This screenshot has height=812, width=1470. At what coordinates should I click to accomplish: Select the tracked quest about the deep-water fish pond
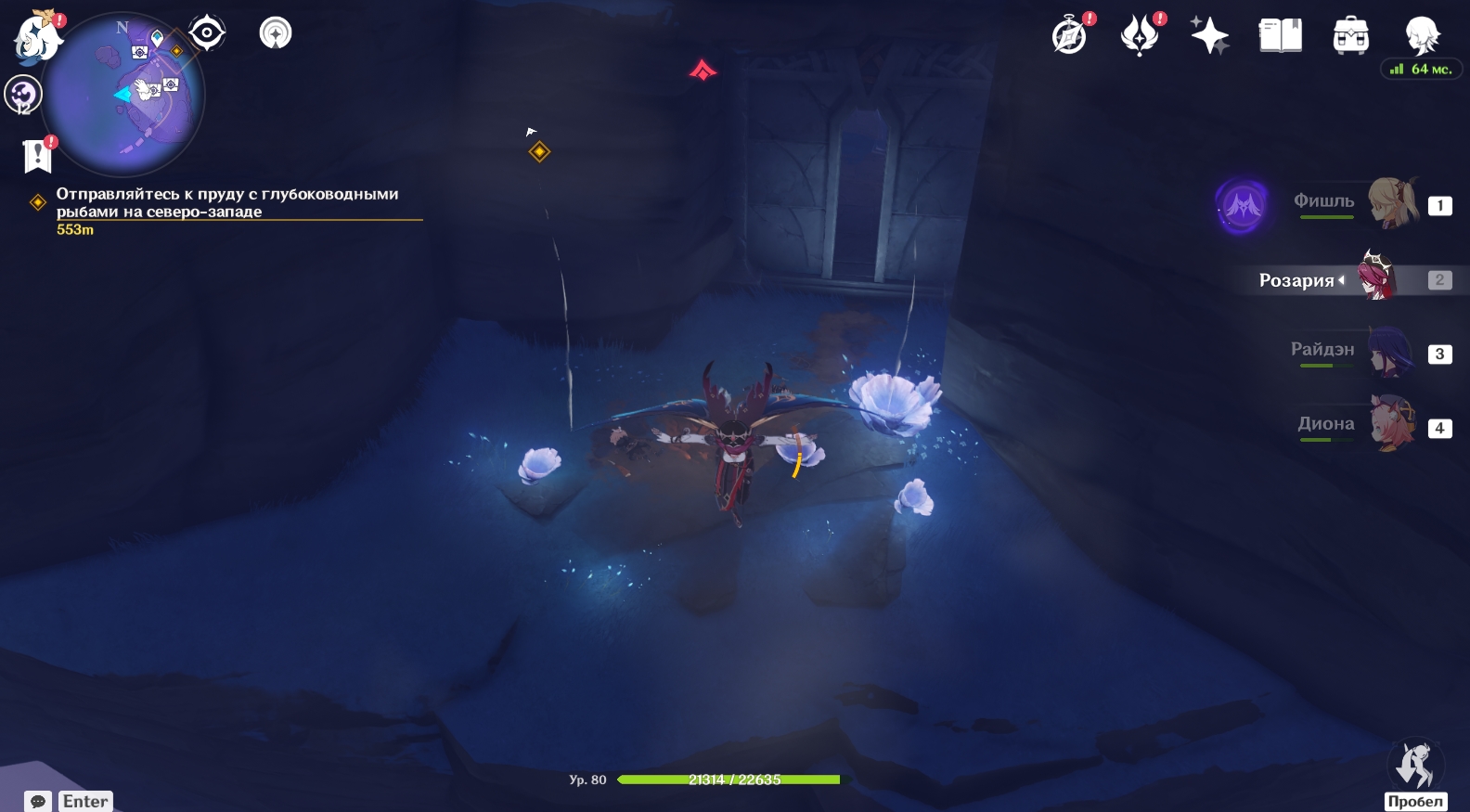tap(227, 203)
